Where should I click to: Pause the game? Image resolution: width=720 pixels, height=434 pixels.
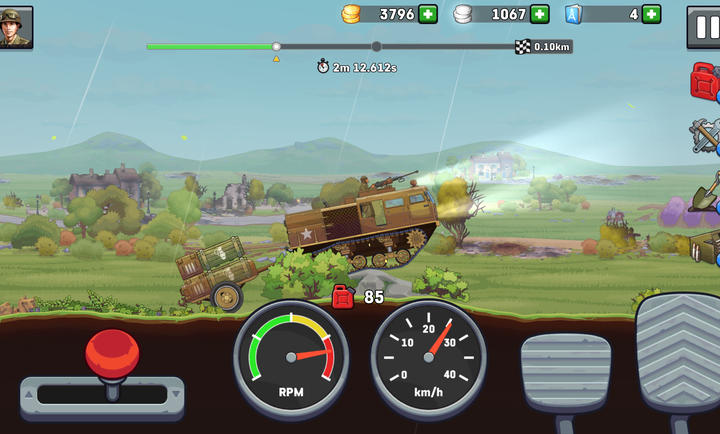point(703,27)
